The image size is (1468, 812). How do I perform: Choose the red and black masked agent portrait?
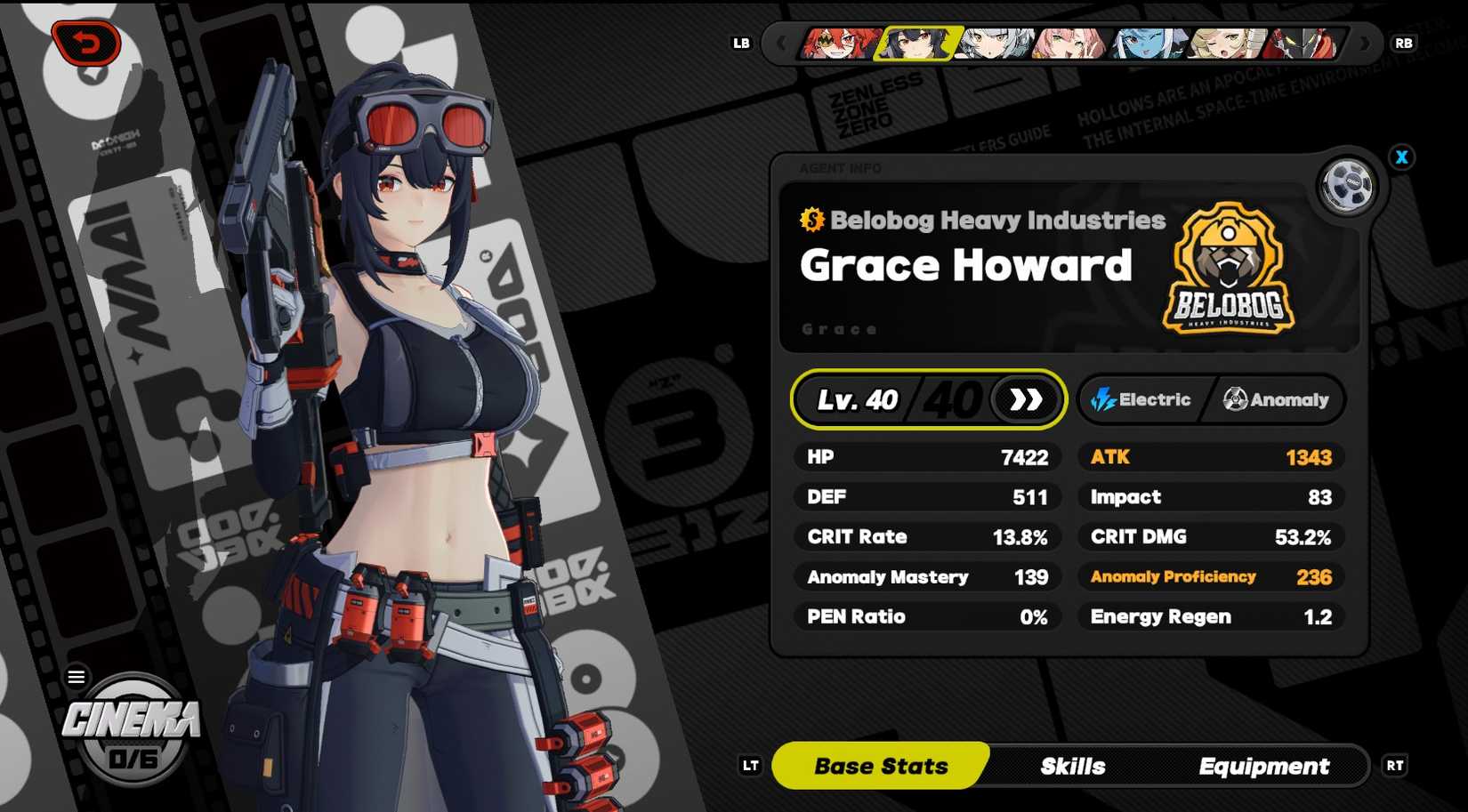[1304, 43]
